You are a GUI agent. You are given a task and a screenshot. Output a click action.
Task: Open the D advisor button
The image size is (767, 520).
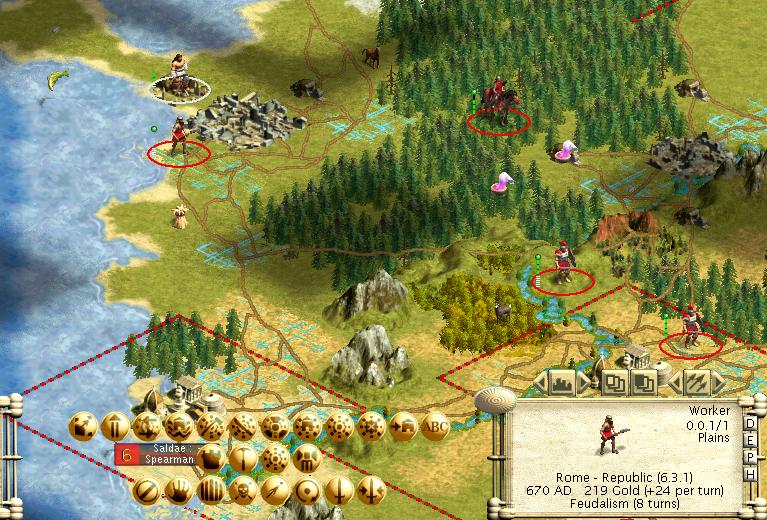click(x=751, y=422)
